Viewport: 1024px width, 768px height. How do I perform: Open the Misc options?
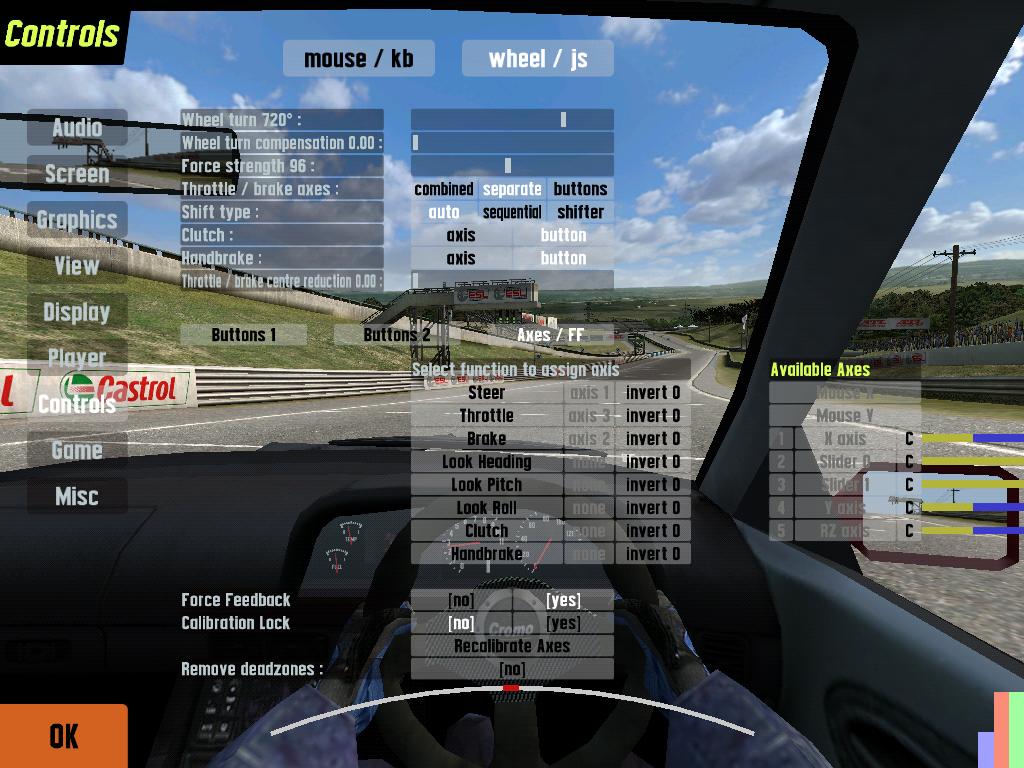[x=77, y=496]
